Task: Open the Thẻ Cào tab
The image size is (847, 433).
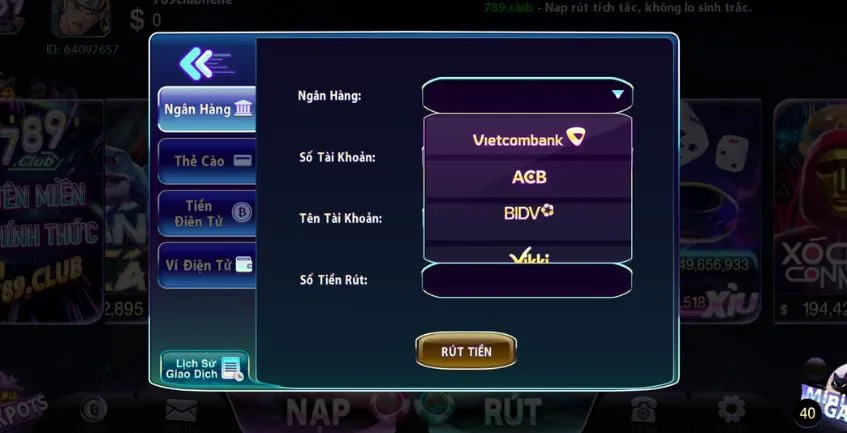Action: [207, 160]
